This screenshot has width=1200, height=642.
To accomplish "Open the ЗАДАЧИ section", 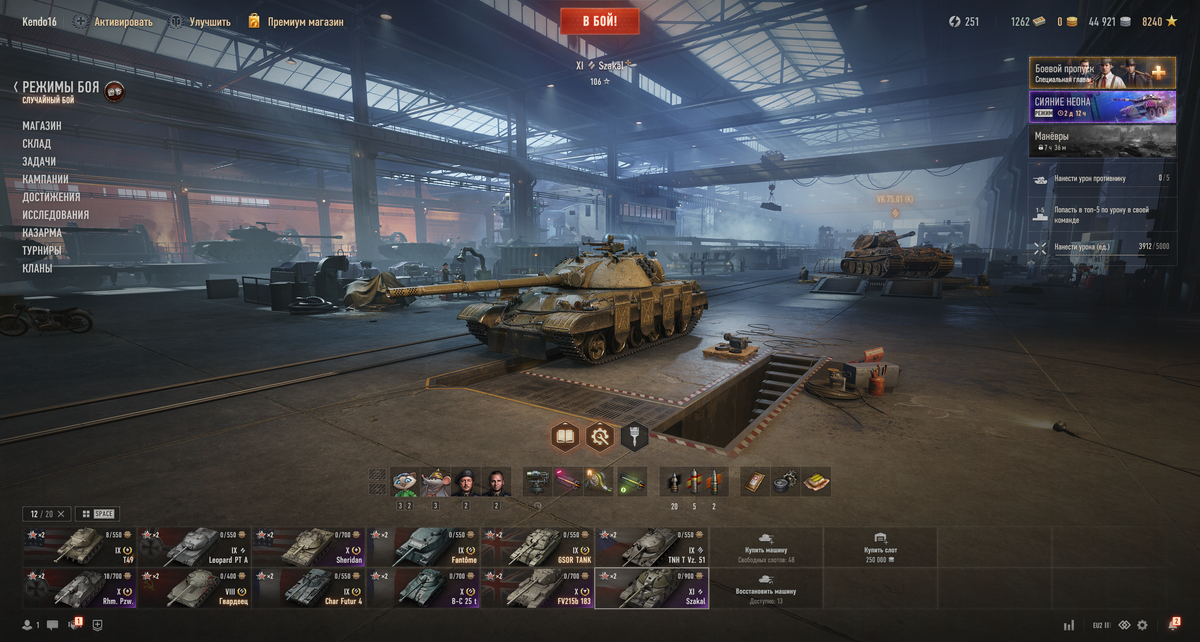I will pyautogui.click(x=39, y=162).
